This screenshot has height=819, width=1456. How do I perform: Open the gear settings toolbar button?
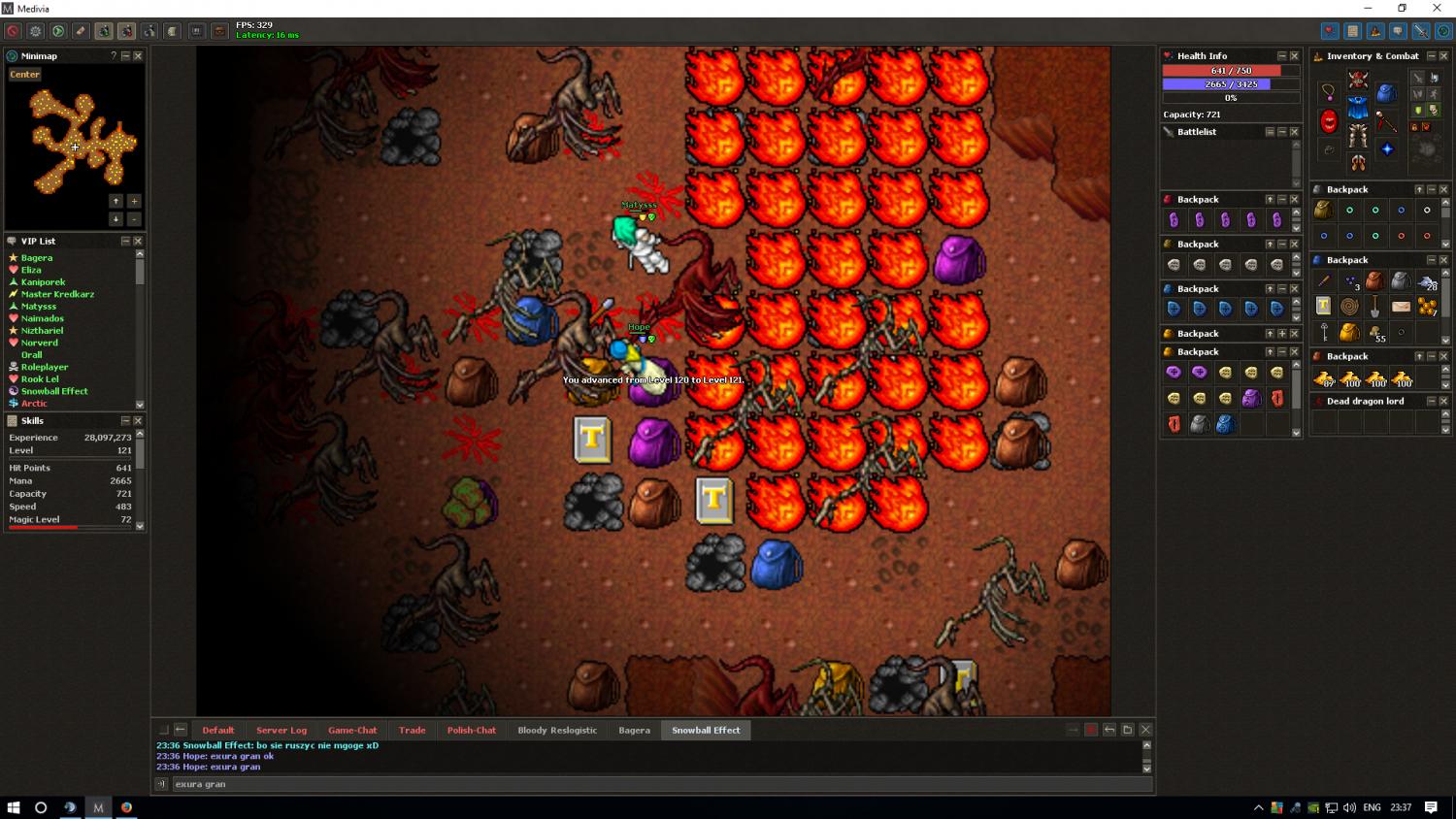36,32
